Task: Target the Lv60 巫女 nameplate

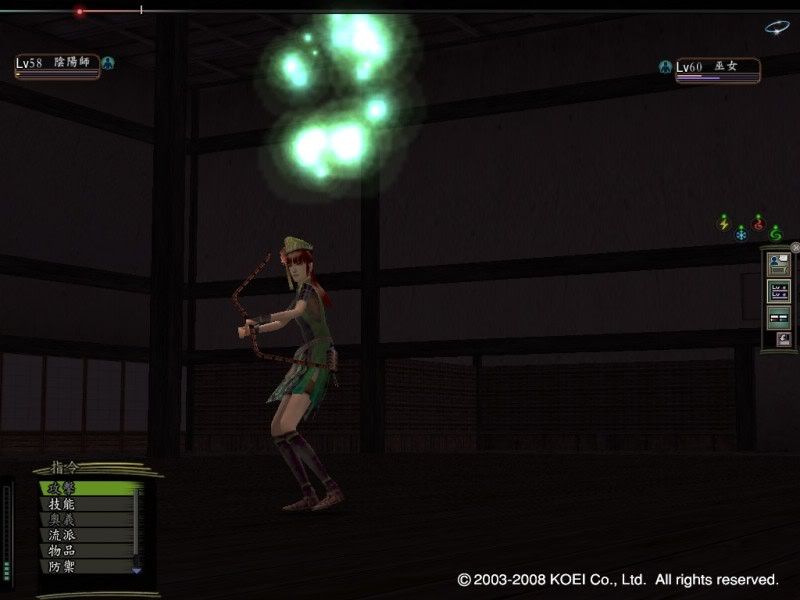Action: point(717,69)
